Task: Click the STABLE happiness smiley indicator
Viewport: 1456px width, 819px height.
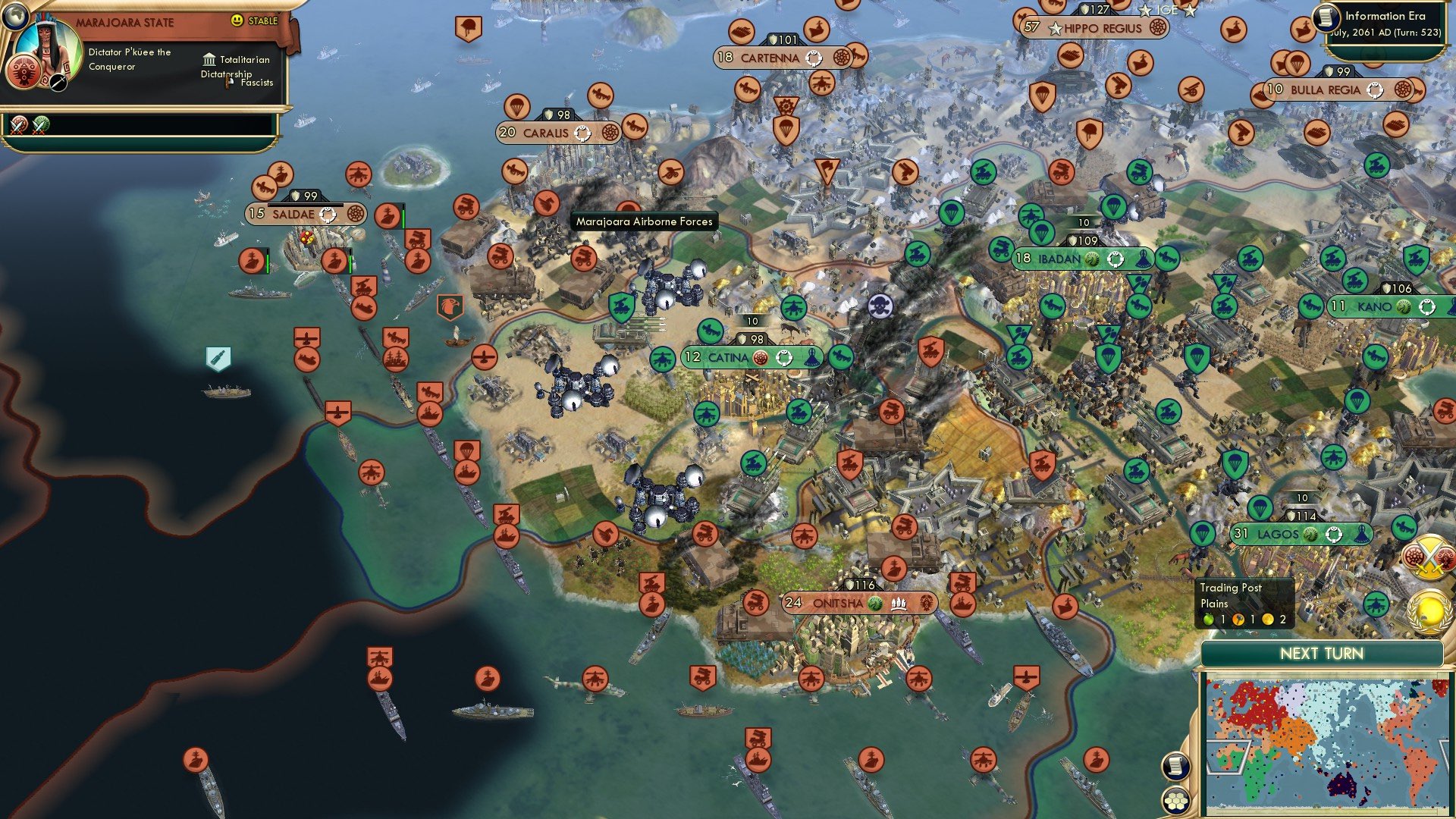Action: (x=237, y=20)
